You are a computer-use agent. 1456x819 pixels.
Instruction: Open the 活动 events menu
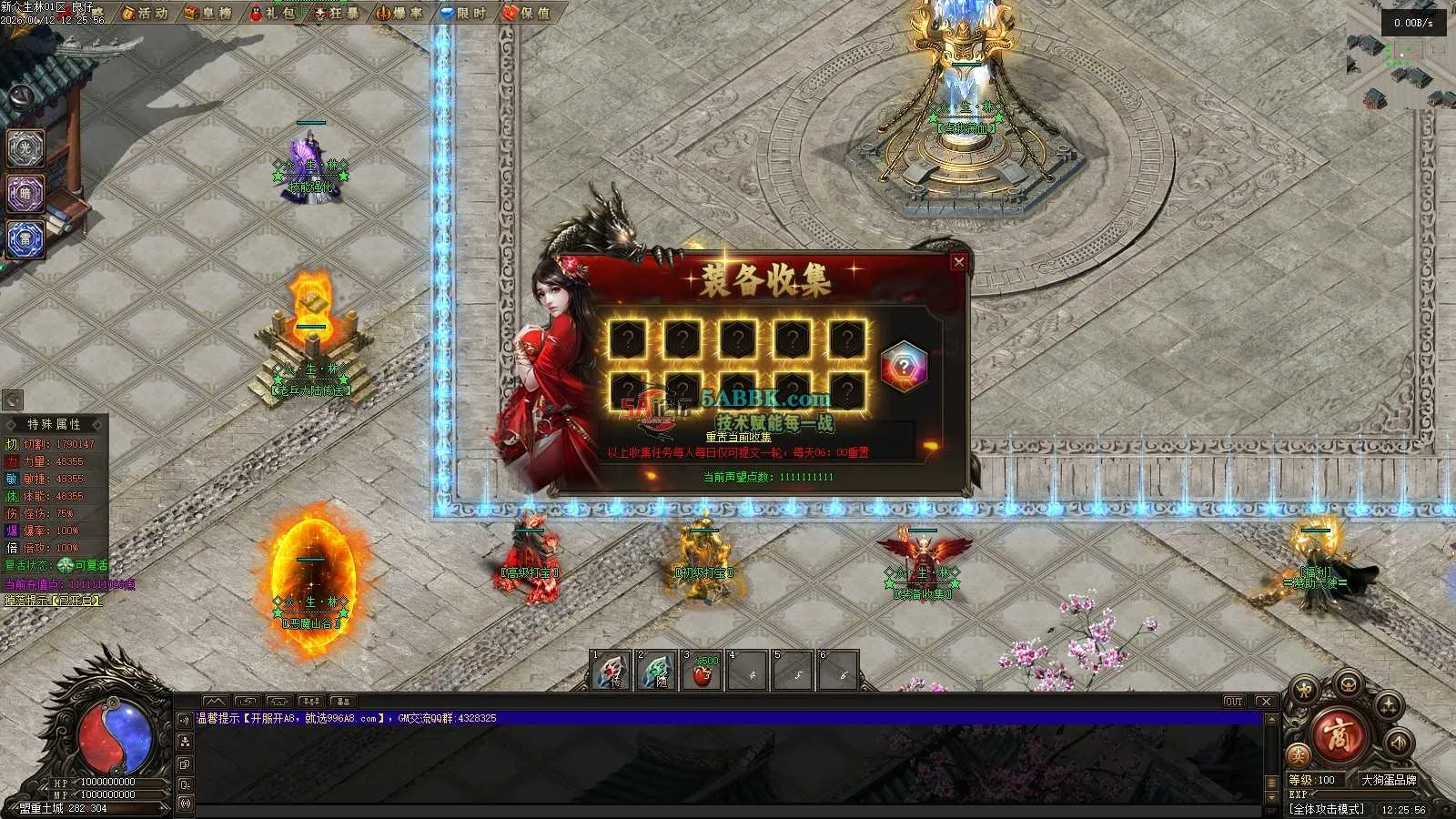pyautogui.click(x=145, y=13)
